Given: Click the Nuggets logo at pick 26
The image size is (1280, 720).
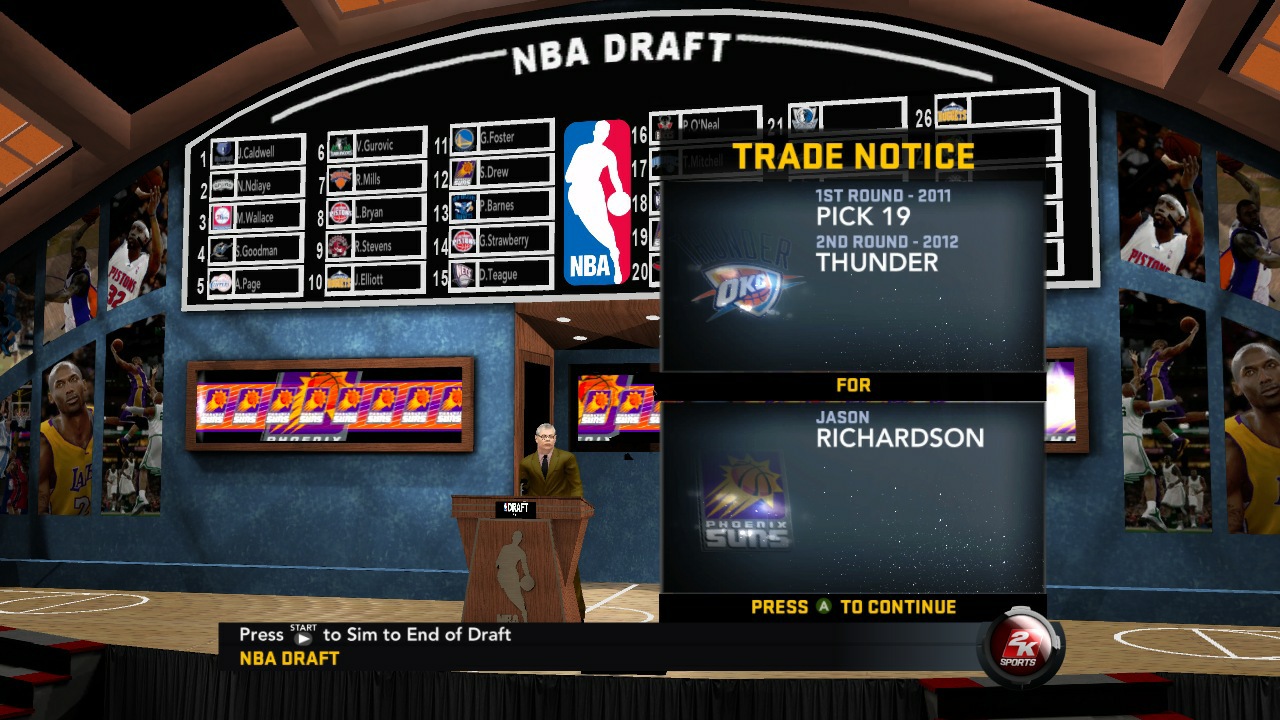Looking at the screenshot, I should coord(951,112).
